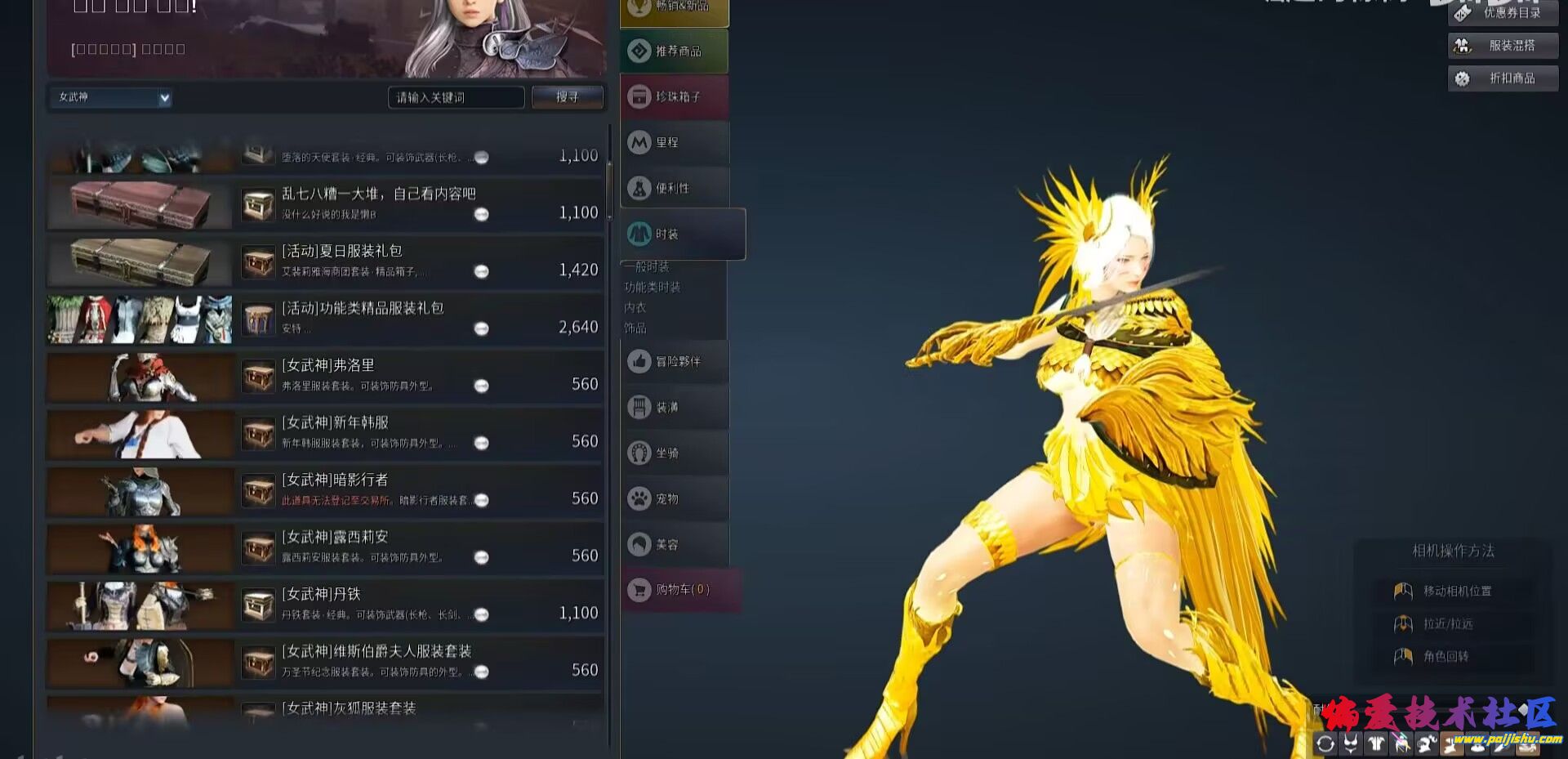1568x759 pixels.
Task: Open the 服装混搭 outfit mix button
Action: click(1503, 46)
